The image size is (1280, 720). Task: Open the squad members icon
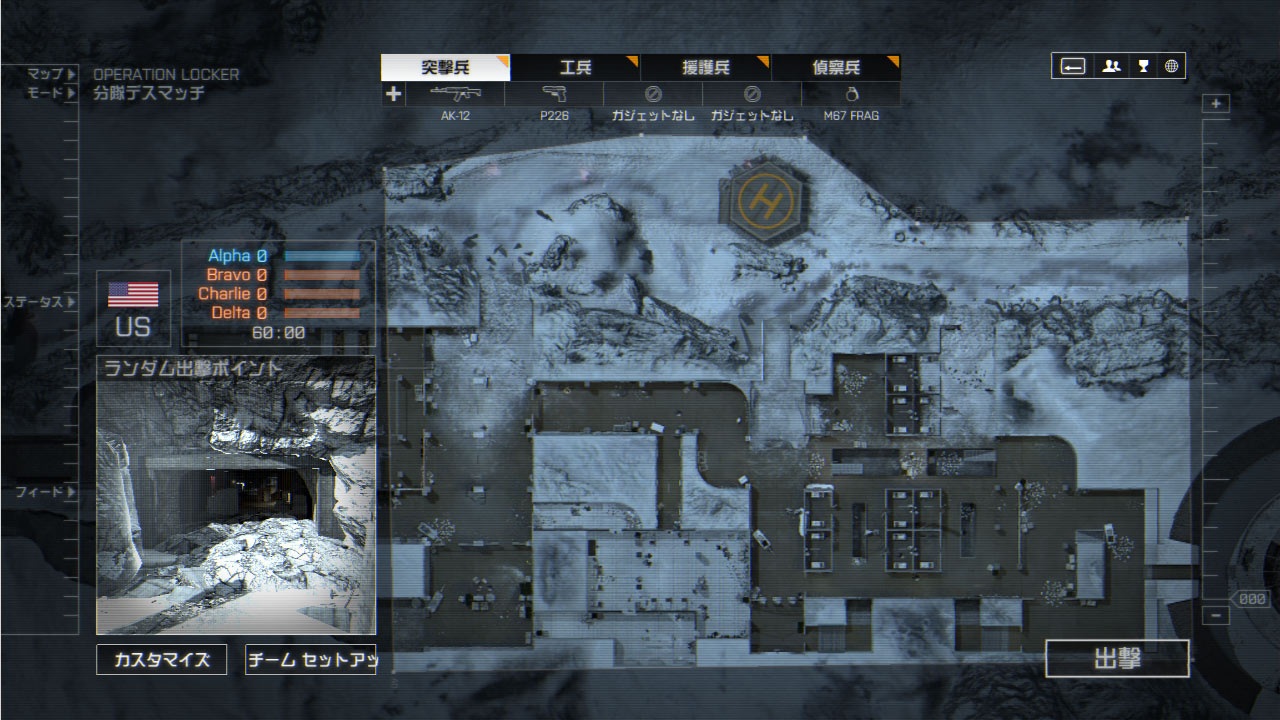tap(1111, 67)
